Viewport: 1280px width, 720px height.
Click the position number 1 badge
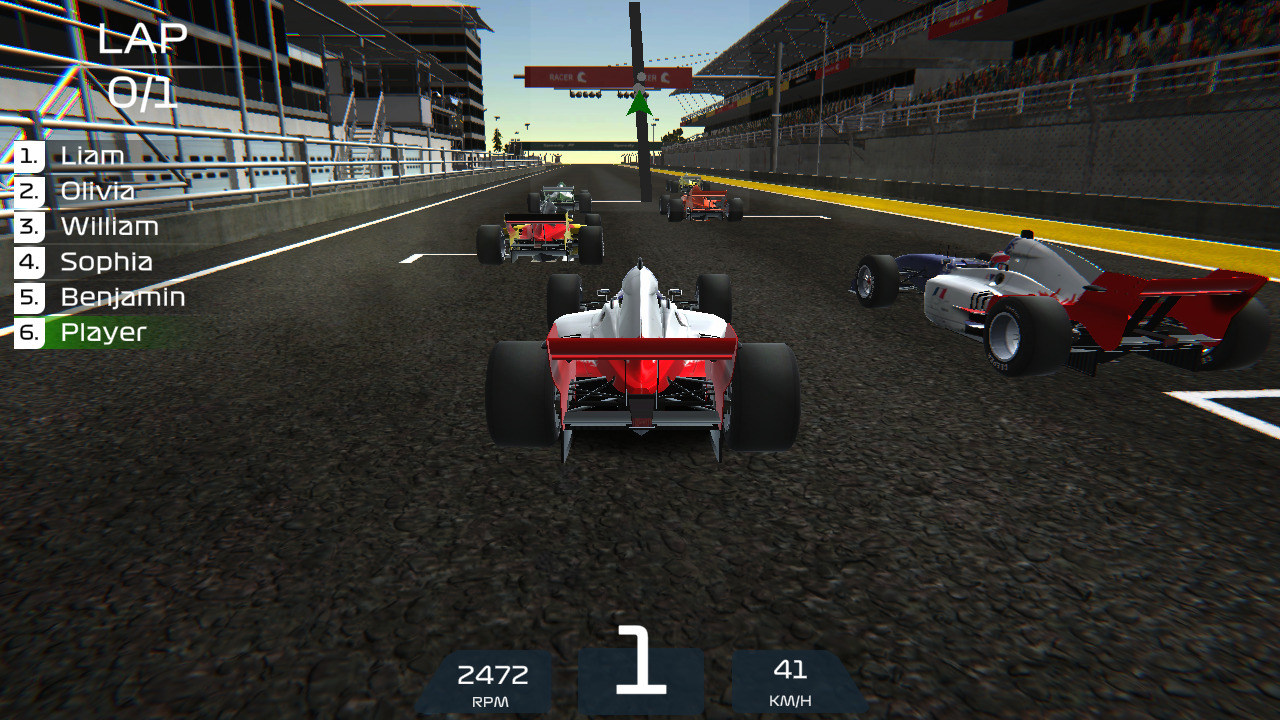(x=28, y=155)
